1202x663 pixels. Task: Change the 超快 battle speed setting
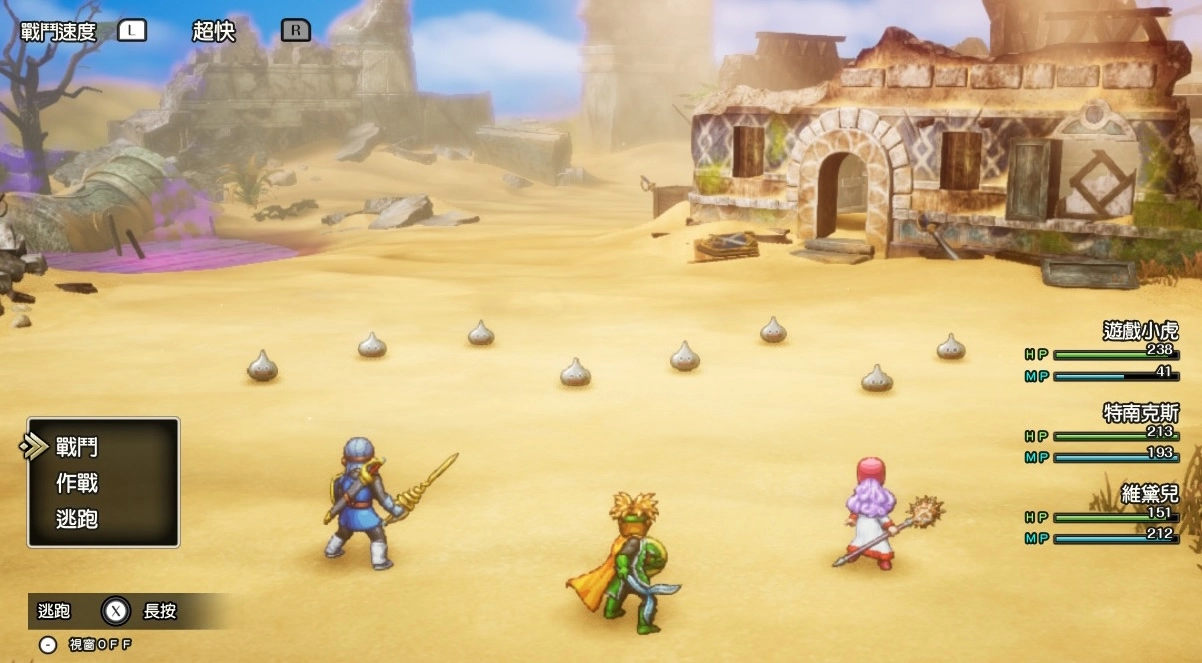pyautogui.click(x=213, y=31)
